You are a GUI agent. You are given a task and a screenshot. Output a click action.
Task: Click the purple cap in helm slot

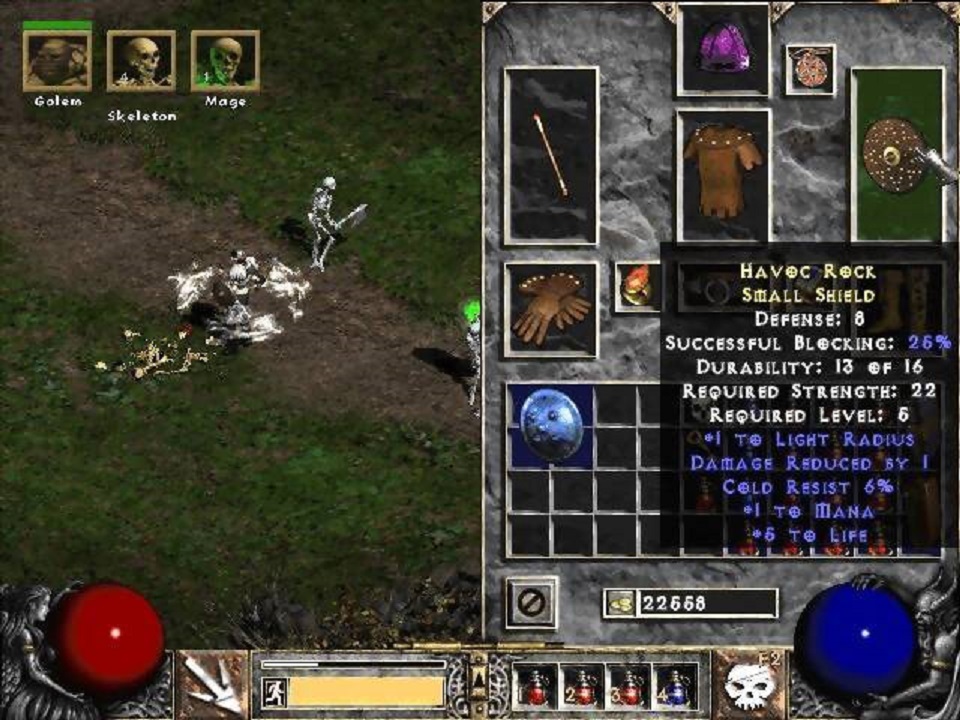[x=723, y=50]
